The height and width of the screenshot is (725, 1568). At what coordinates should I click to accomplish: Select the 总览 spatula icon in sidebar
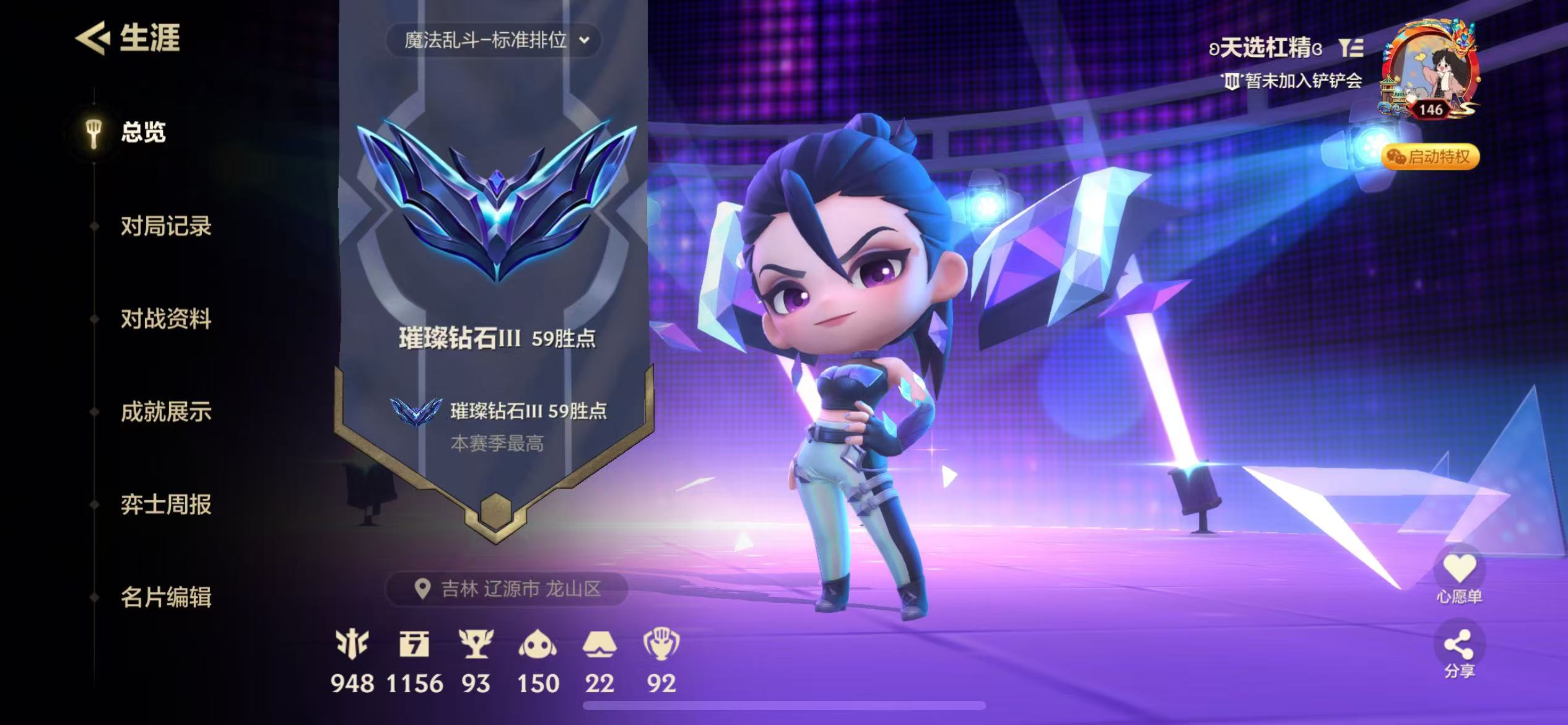pyautogui.click(x=94, y=133)
